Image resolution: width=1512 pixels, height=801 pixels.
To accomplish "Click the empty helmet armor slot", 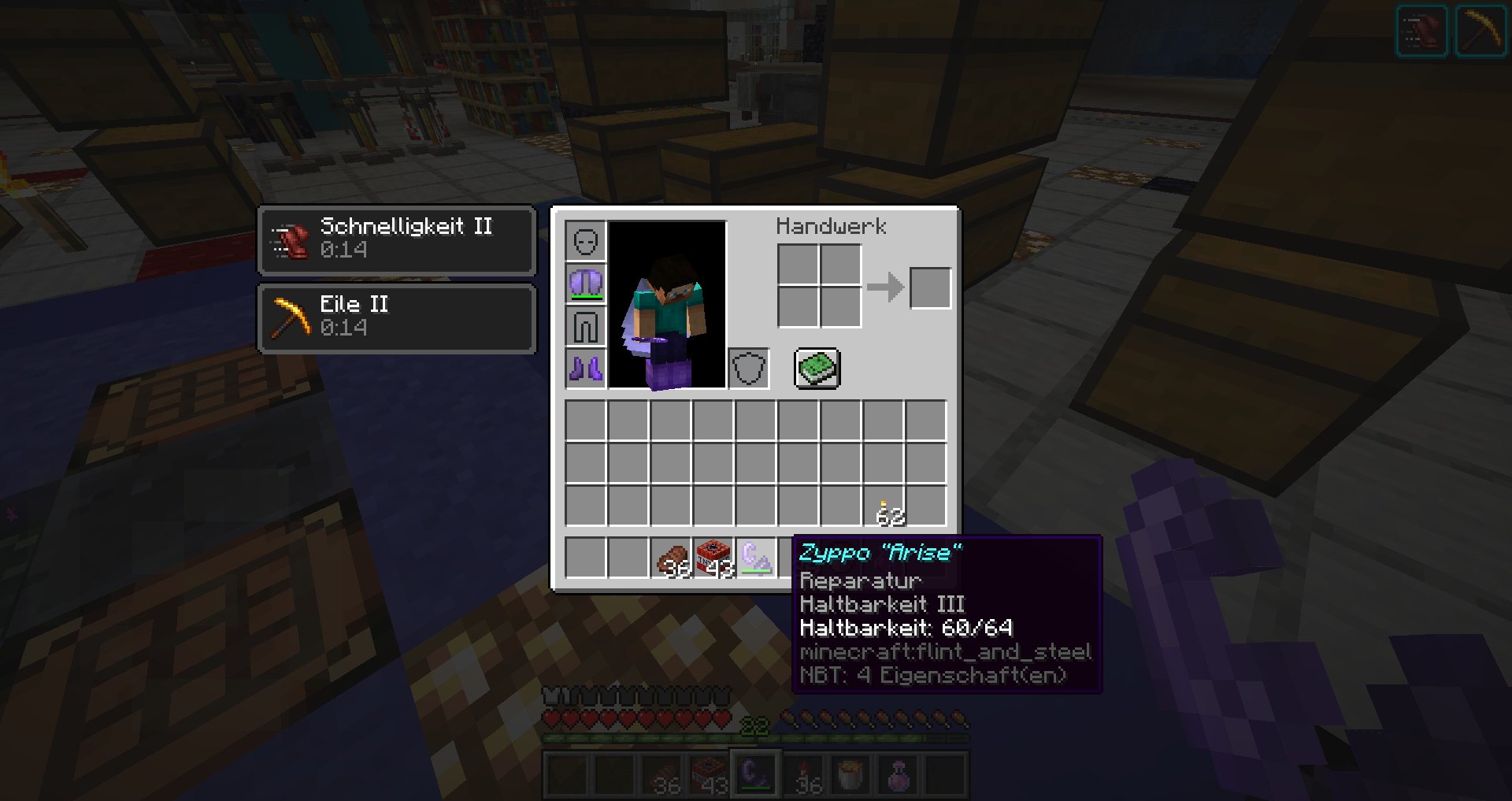I will (x=585, y=241).
